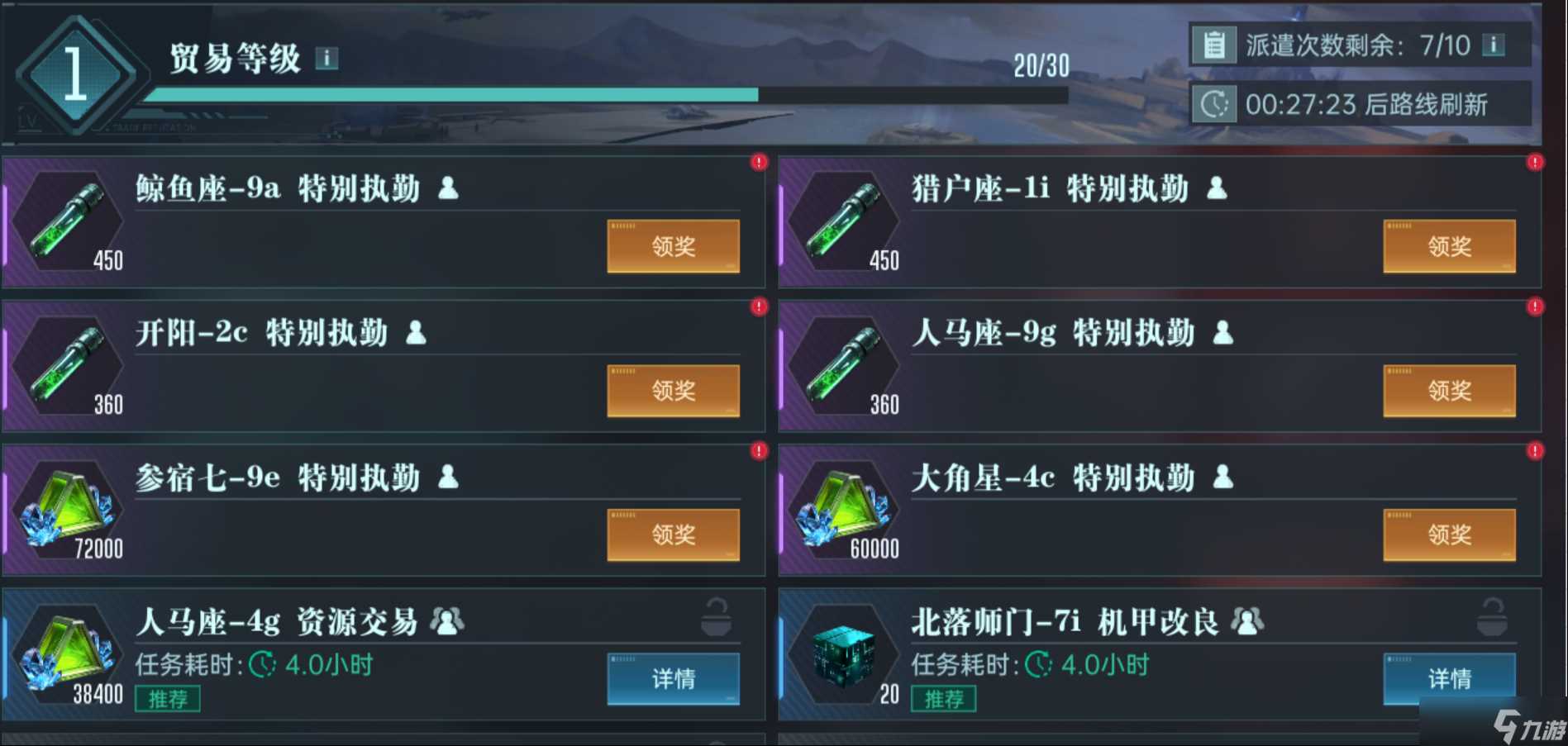Click the red alert badge on 大角星-4c card
This screenshot has width=1568, height=746.
[x=1535, y=451]
